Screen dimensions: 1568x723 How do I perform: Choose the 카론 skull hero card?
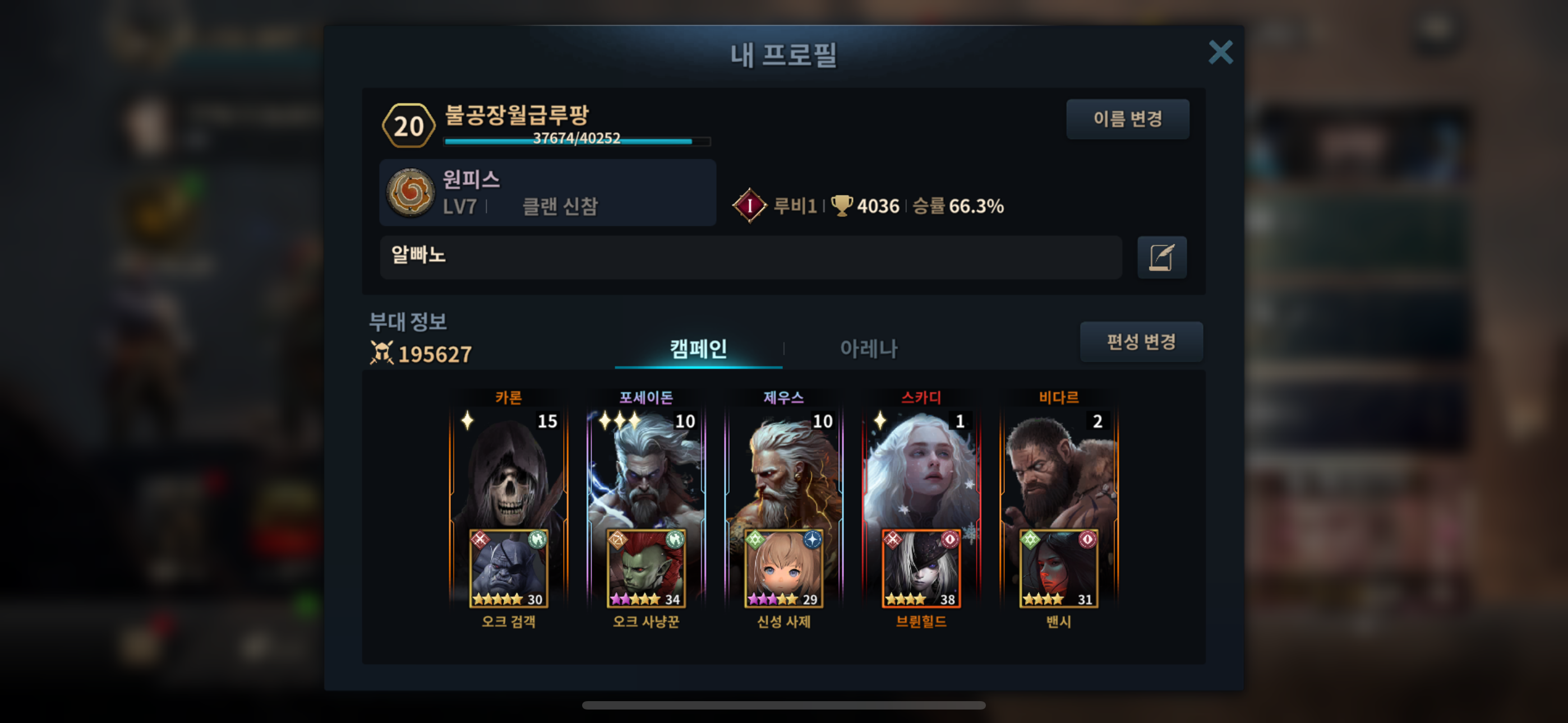point(508,469)
